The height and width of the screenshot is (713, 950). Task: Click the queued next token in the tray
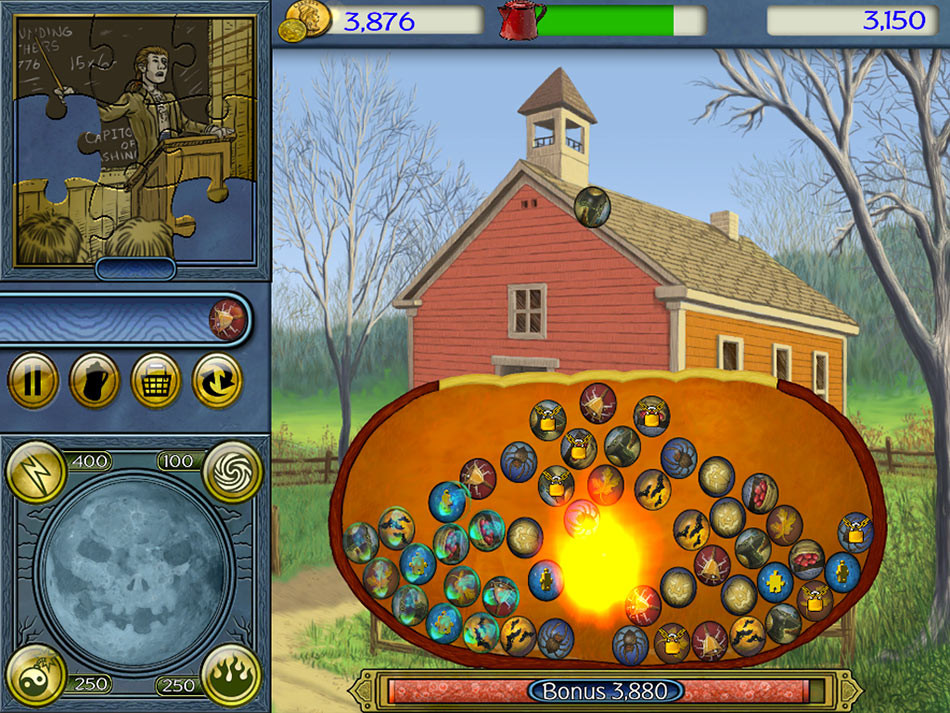tap(226, 319)
